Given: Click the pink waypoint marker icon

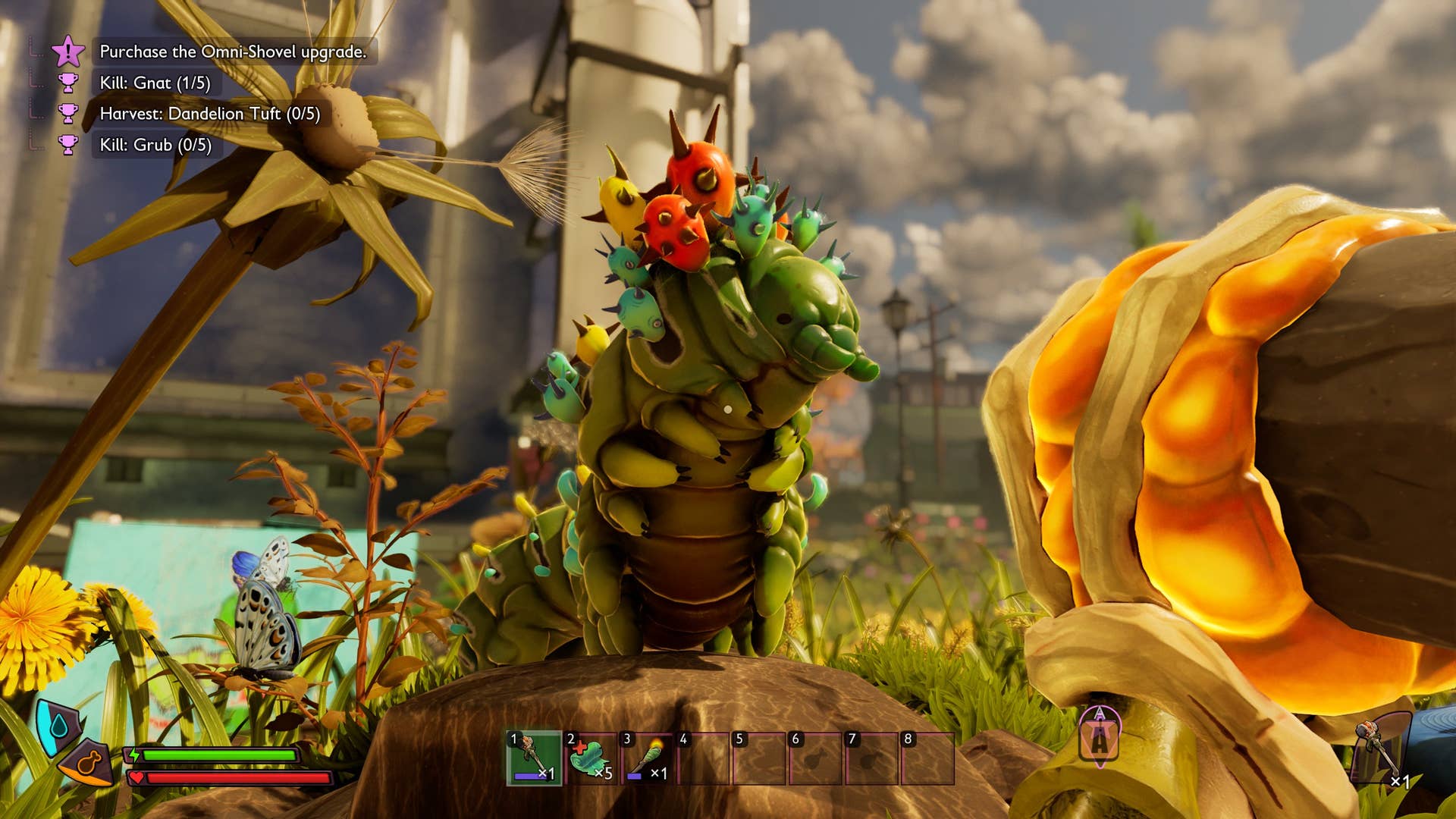Looking at the screenshot, I should (1100, 736).
